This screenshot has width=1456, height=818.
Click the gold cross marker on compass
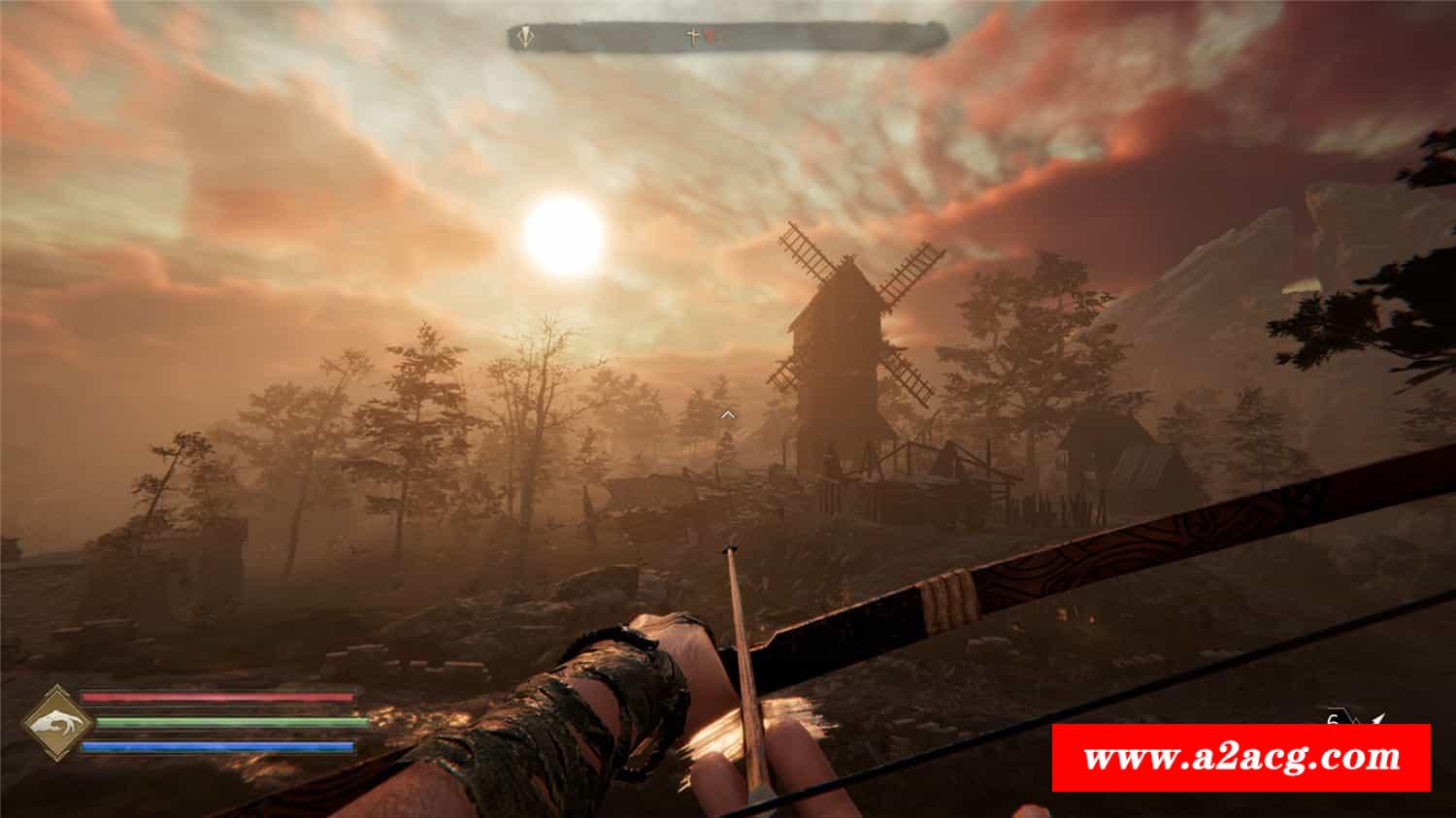coord(693,37)
